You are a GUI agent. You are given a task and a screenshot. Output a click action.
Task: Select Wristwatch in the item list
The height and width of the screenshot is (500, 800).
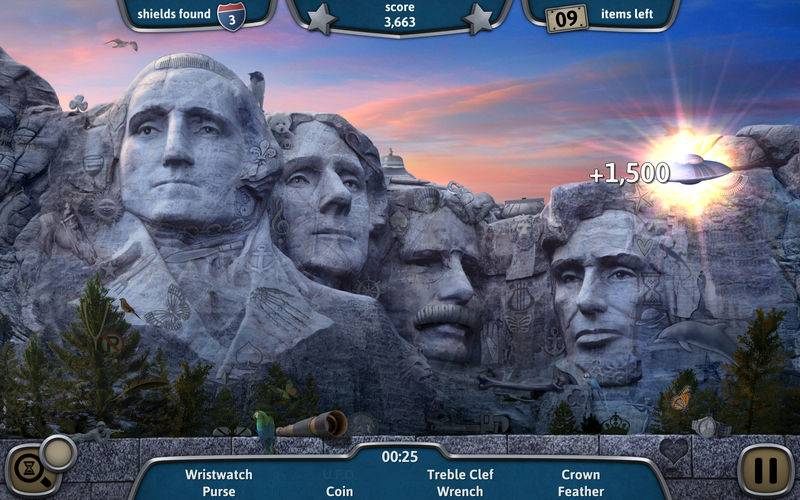(219, 474)
